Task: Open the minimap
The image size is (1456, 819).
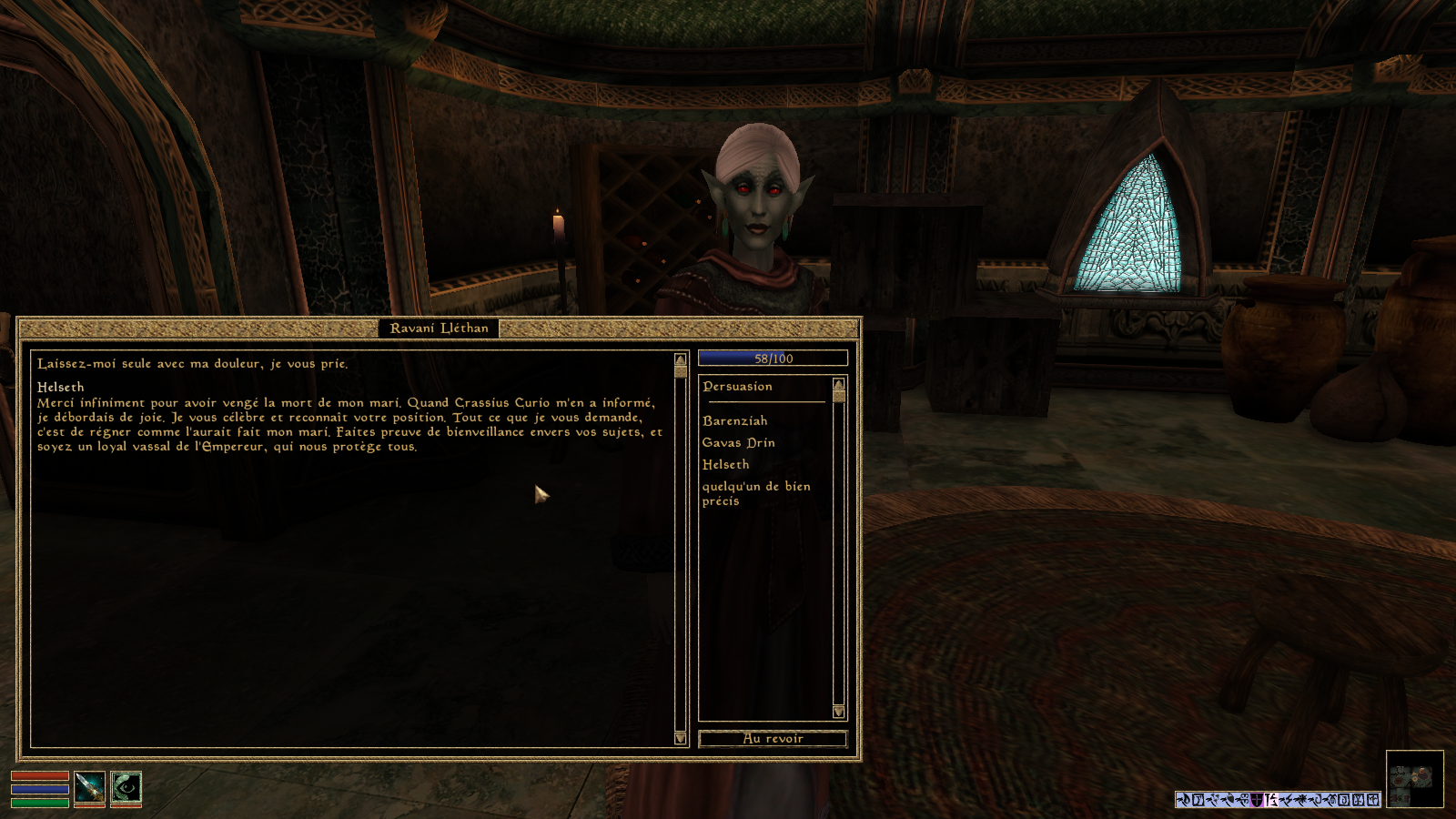Action: (1414, 779)
